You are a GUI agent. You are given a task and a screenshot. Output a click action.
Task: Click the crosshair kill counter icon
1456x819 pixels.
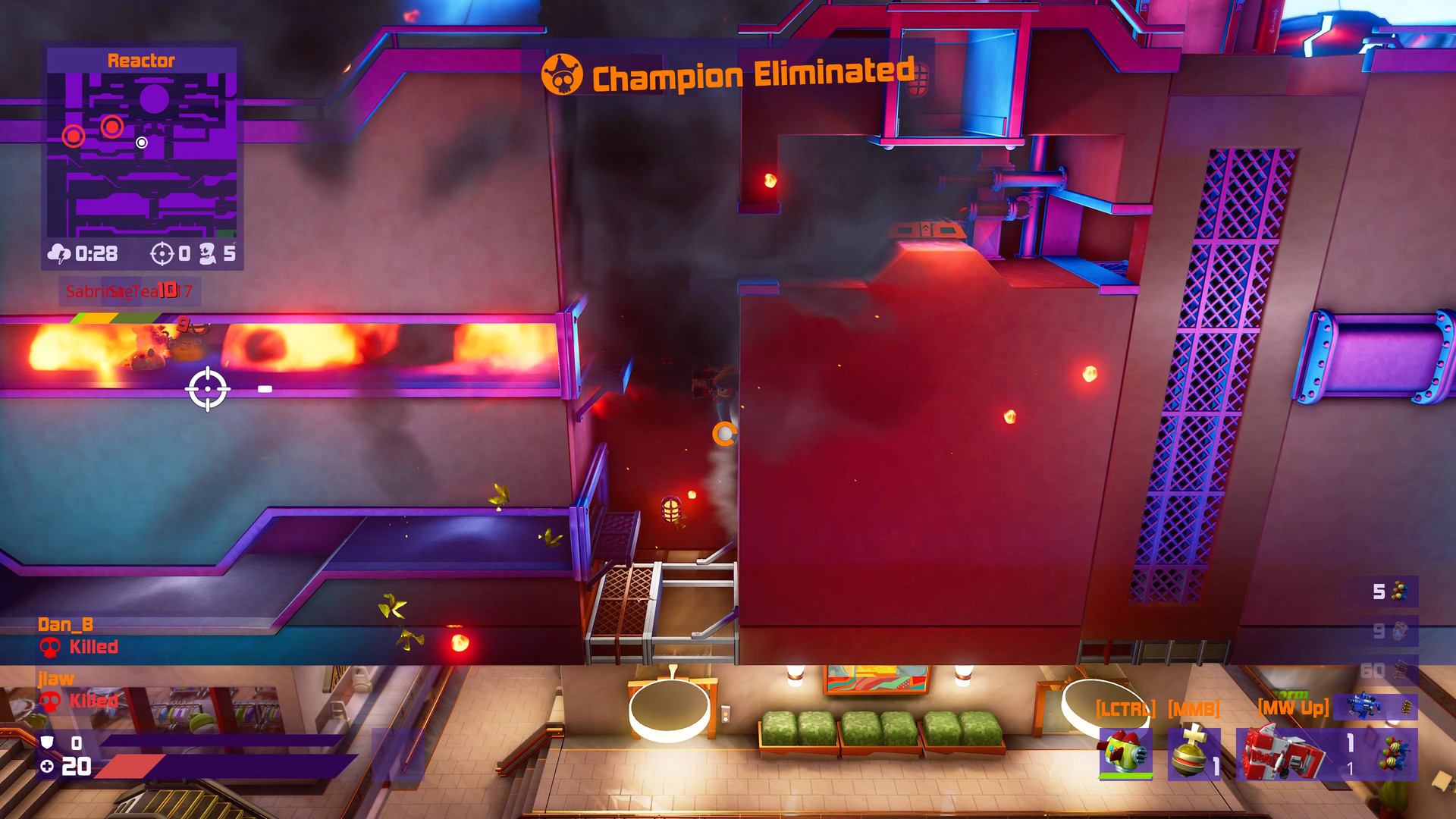(x=162, y=254)
